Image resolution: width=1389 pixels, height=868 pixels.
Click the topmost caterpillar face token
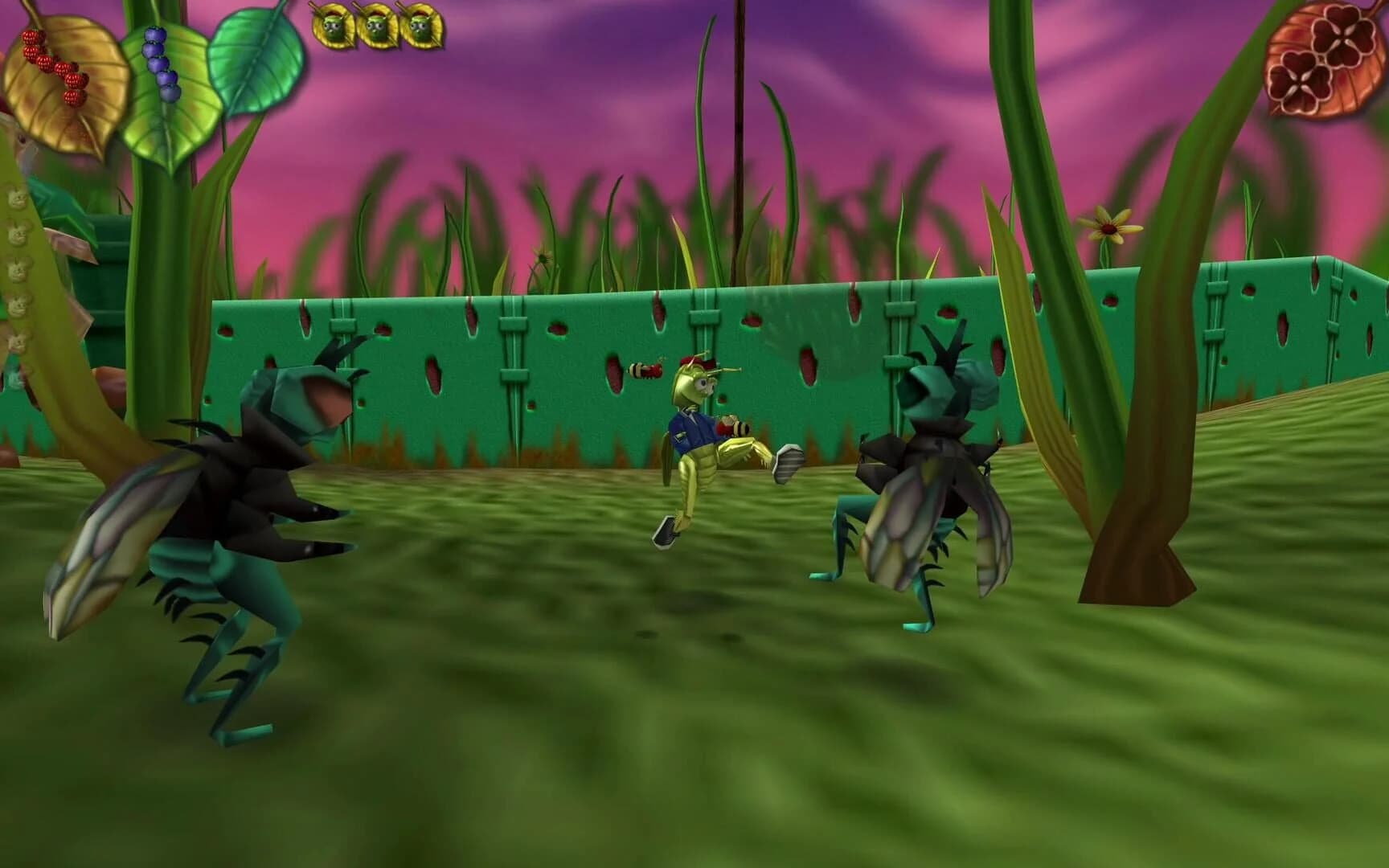(16, 197)
